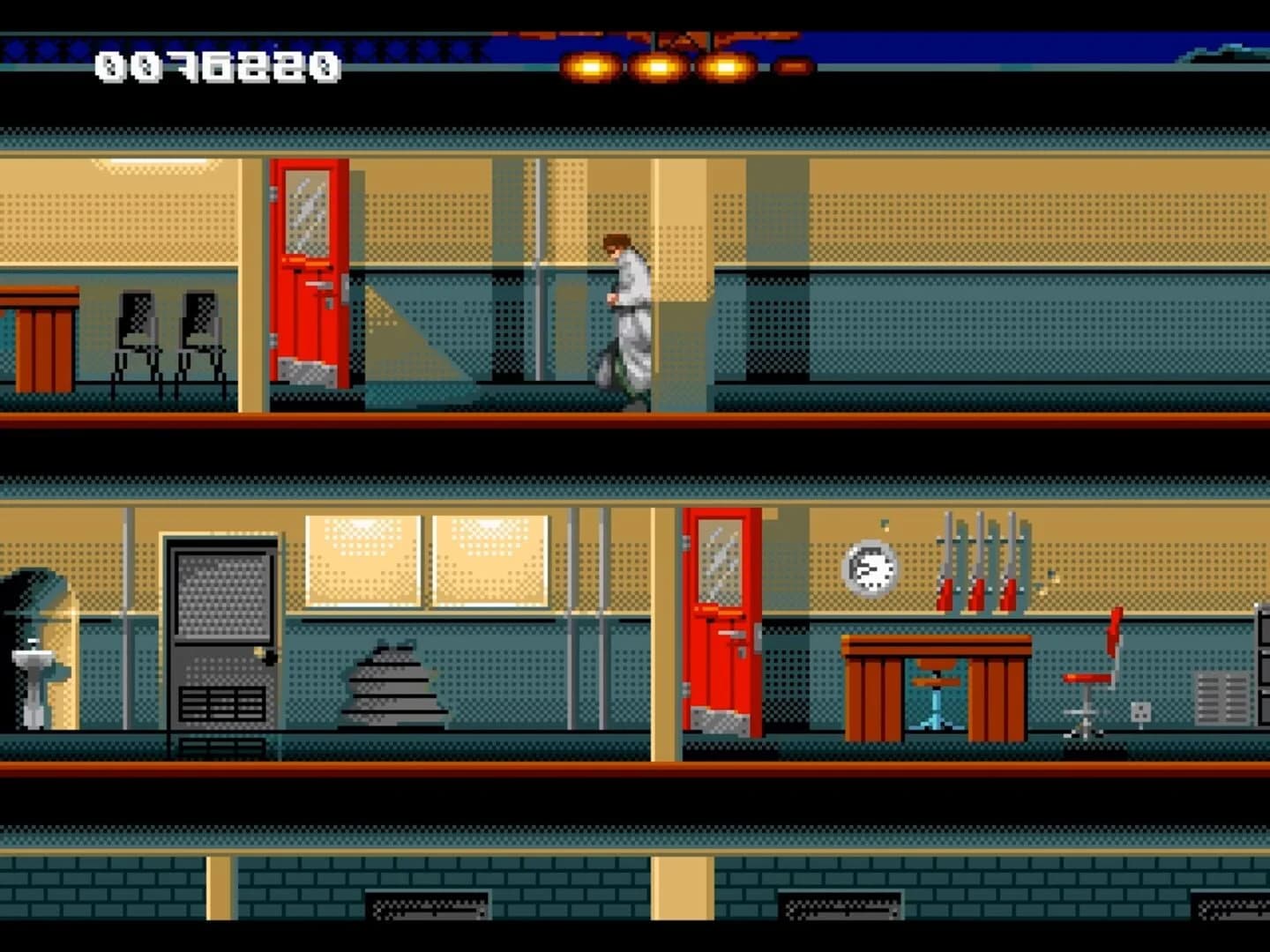Click the bag the character is carrying
Viewport: 1270px width, 952px height.
(x=607, y=370)
